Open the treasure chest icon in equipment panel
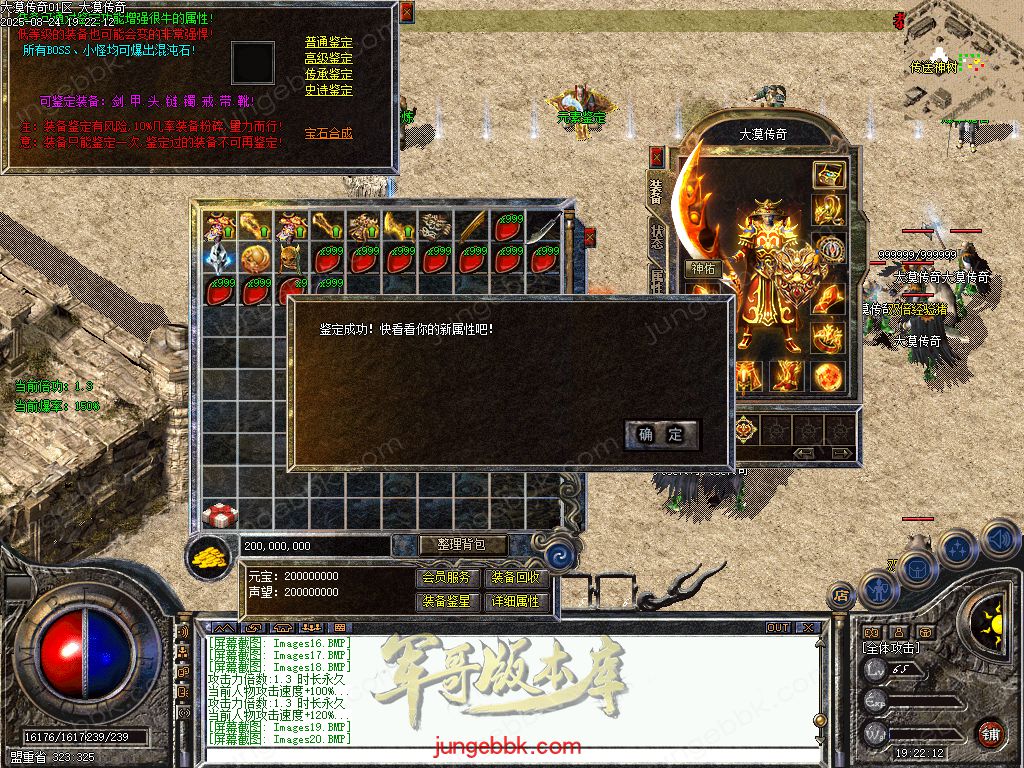 click(827, 175)
